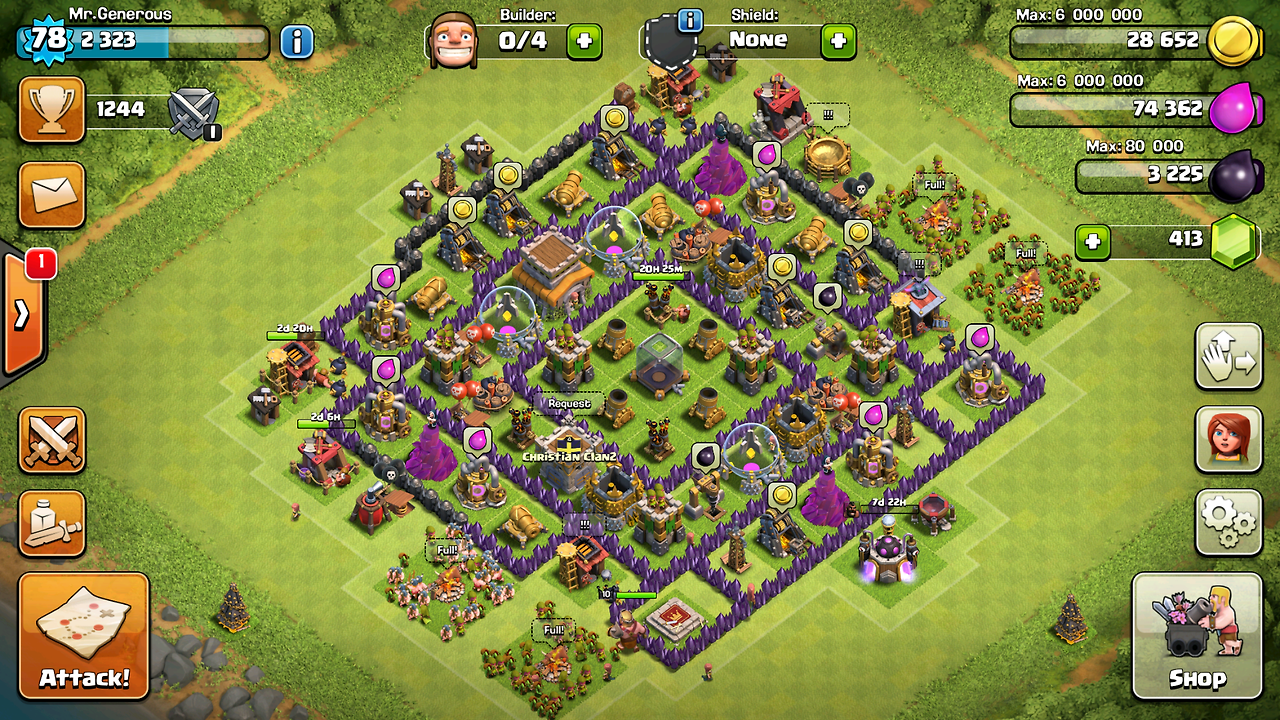The height and width of the screenshot is (720, 1280).
Task: Buy a shield with the green plus
Action: pos(838,41)
